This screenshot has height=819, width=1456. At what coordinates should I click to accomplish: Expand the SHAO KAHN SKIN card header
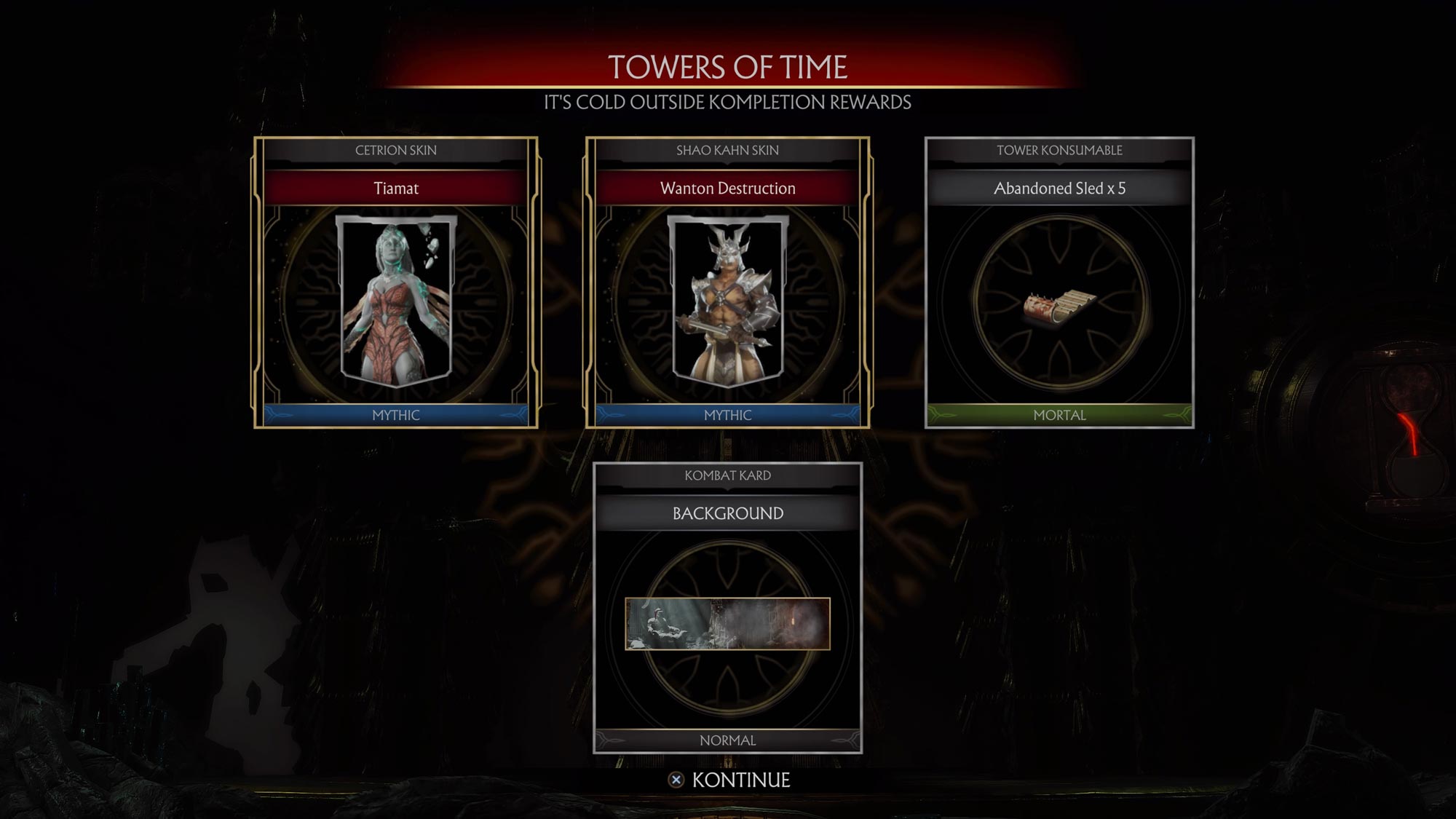click(x=728, y=151)
